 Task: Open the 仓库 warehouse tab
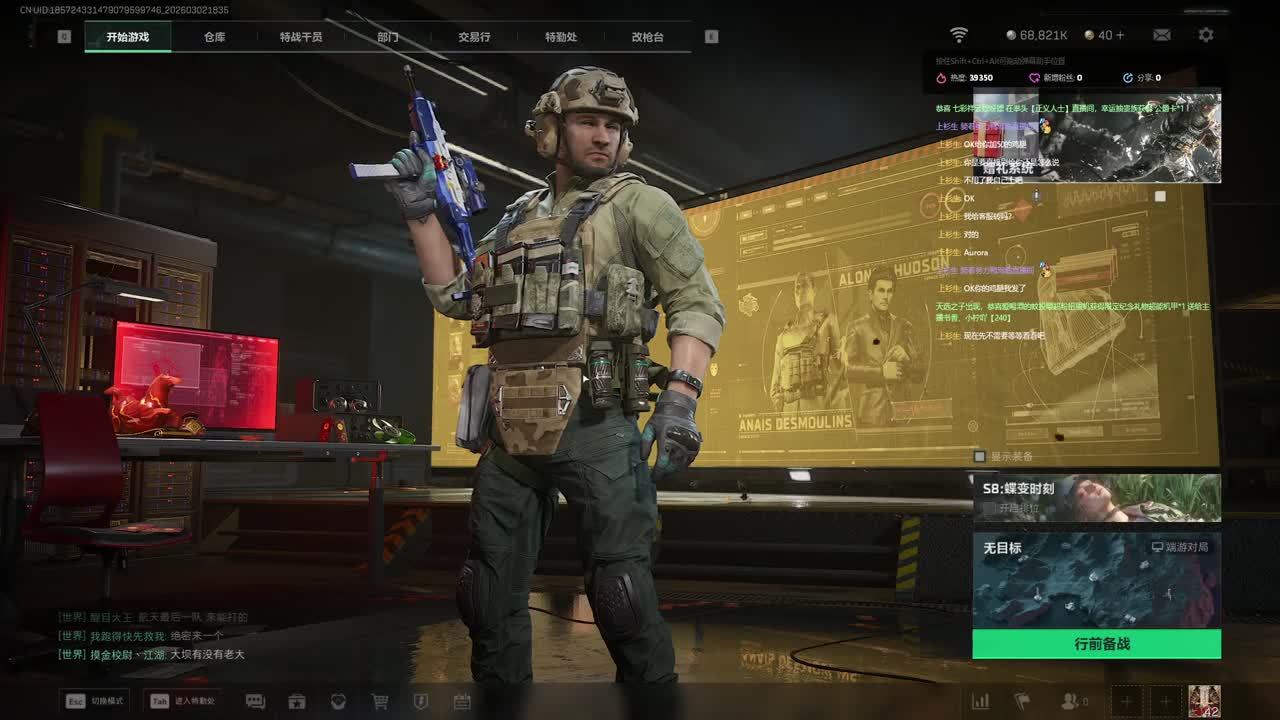214,37
